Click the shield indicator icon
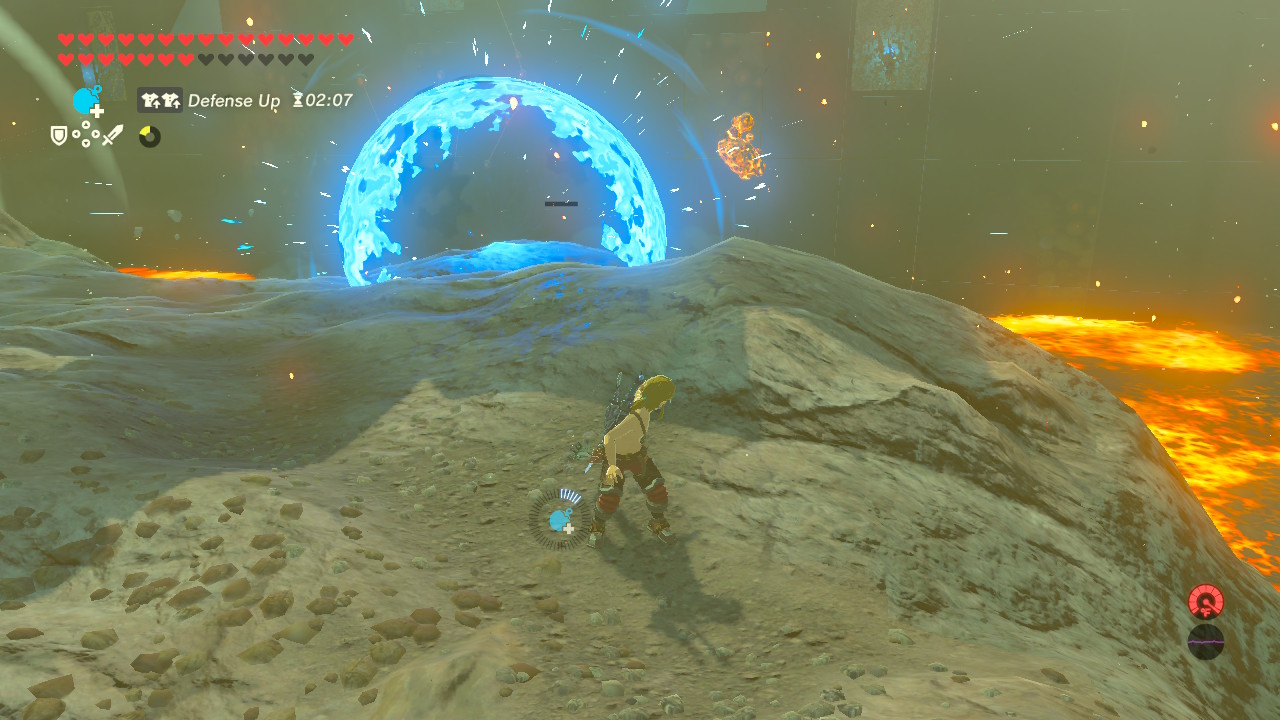Screen dimensions: 1280x720 (x=58, y=136)
